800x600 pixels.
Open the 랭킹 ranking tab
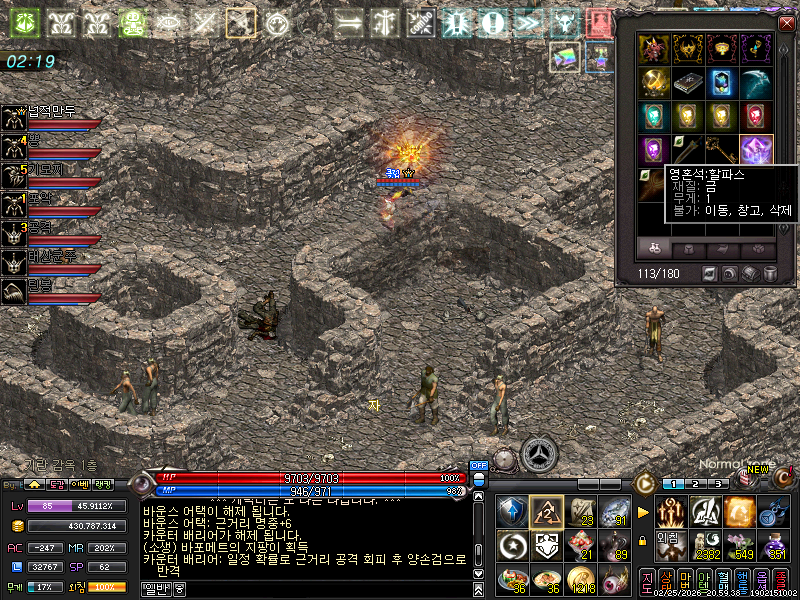tap(104, 485)
